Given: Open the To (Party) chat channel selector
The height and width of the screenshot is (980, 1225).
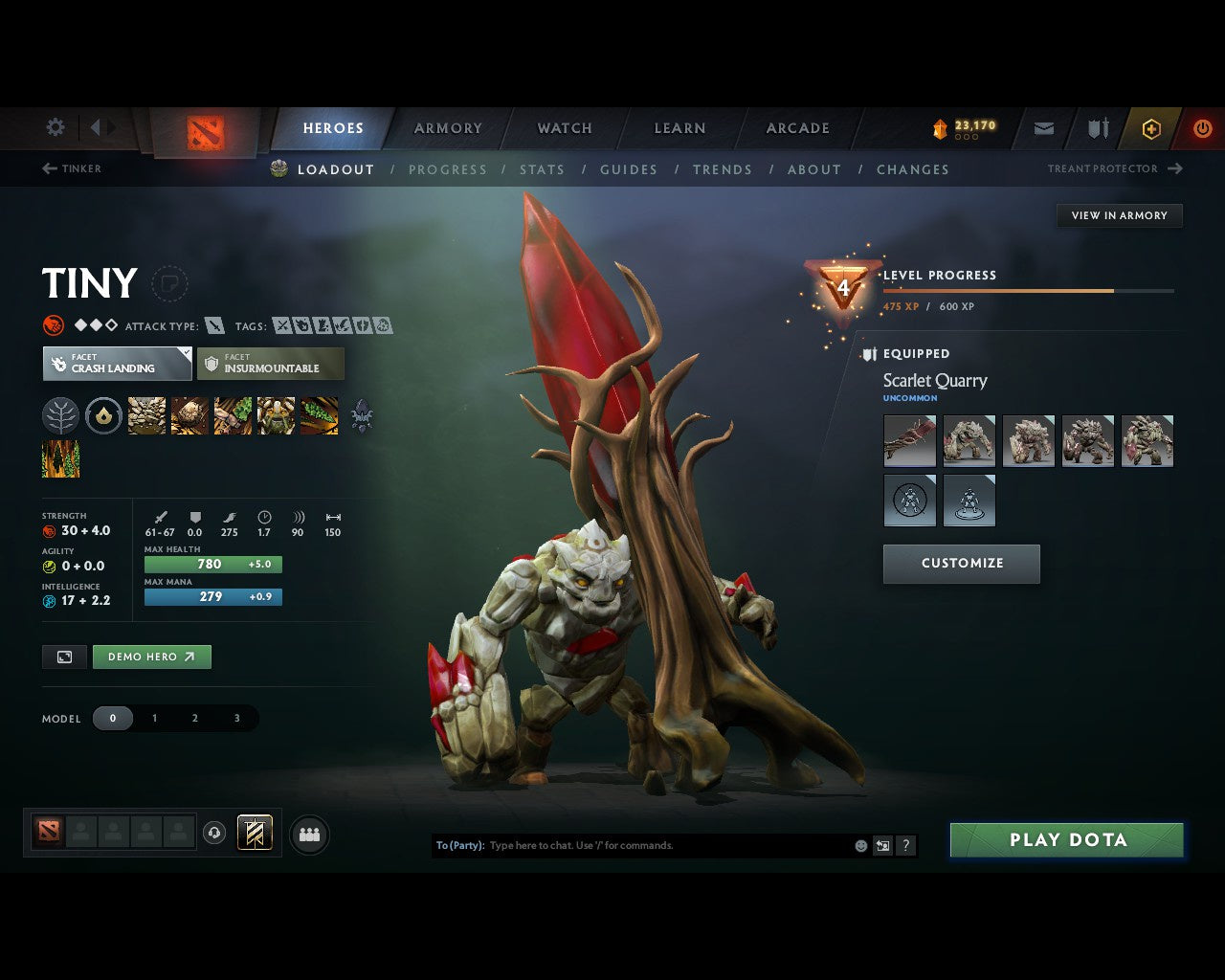Looking at the screenshot, I should point(460,845).
